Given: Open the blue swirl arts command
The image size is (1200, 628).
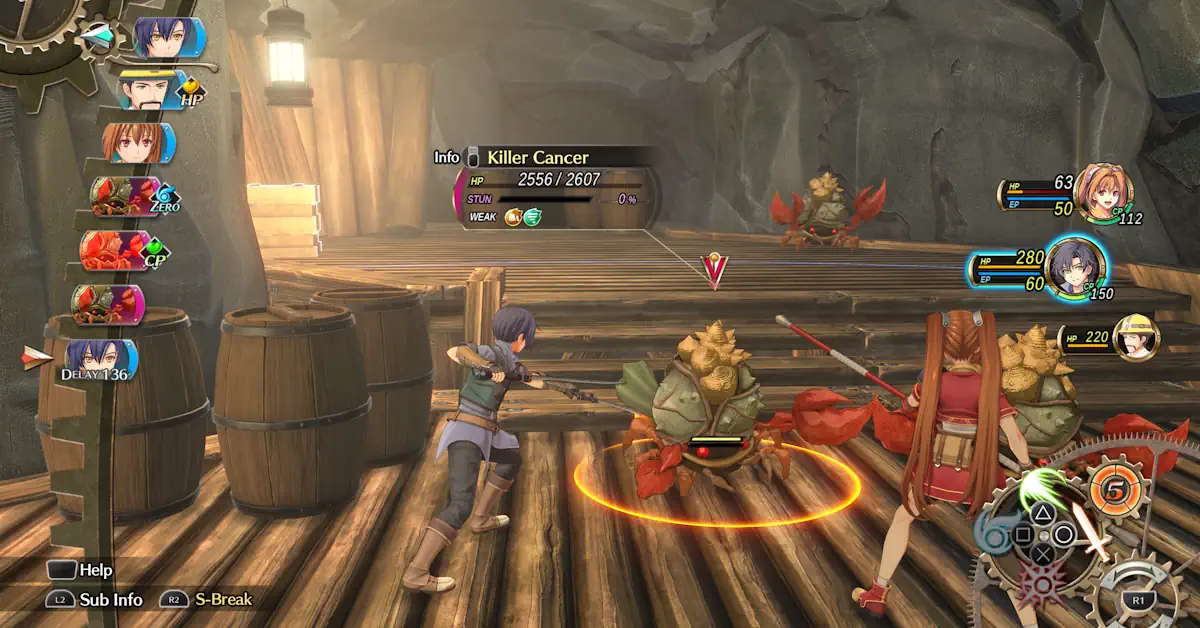Looking at the screenshot, I should (x=993, y=532).
